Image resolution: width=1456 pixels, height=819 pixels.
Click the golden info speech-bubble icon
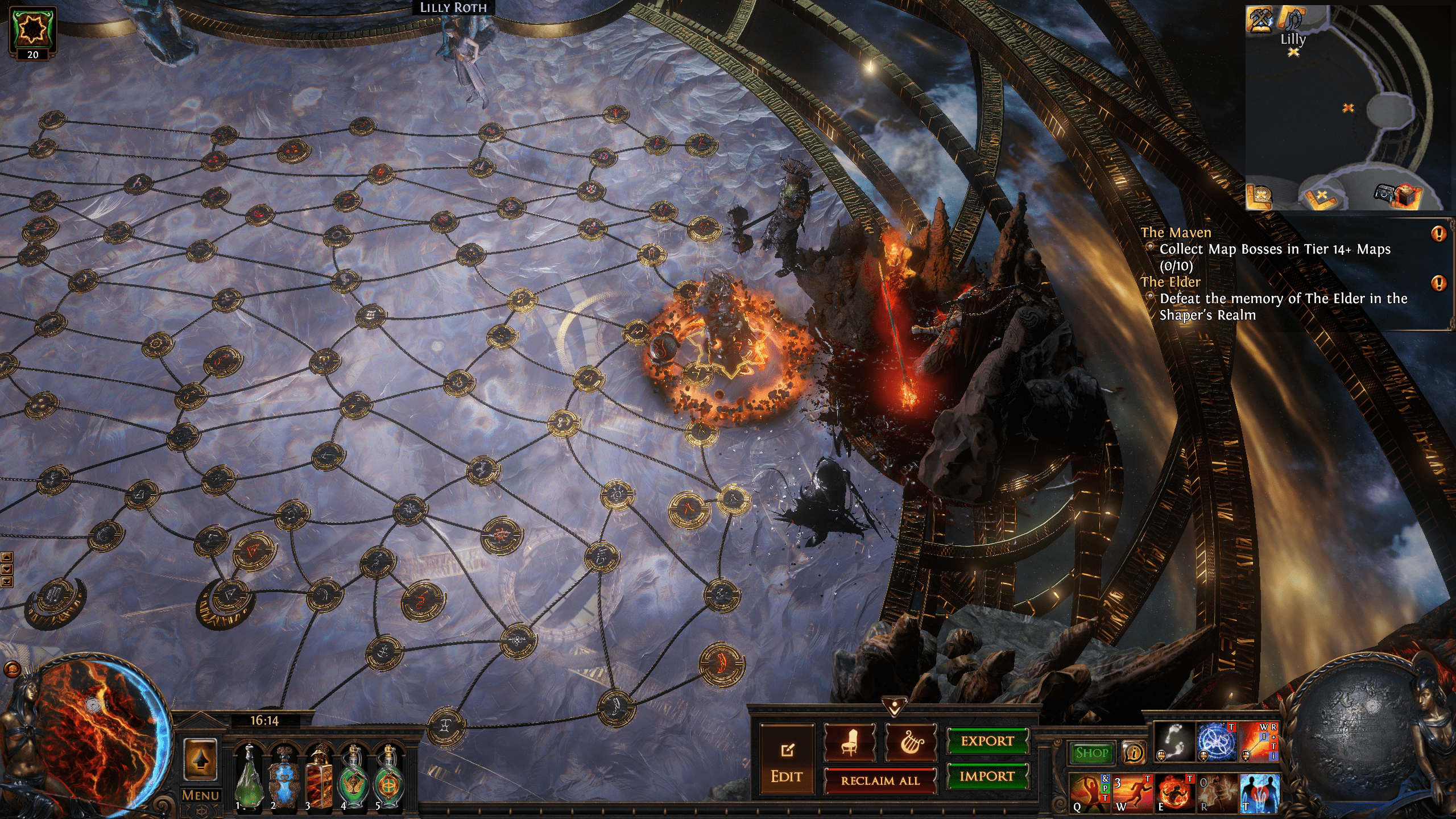(1134, 754)
